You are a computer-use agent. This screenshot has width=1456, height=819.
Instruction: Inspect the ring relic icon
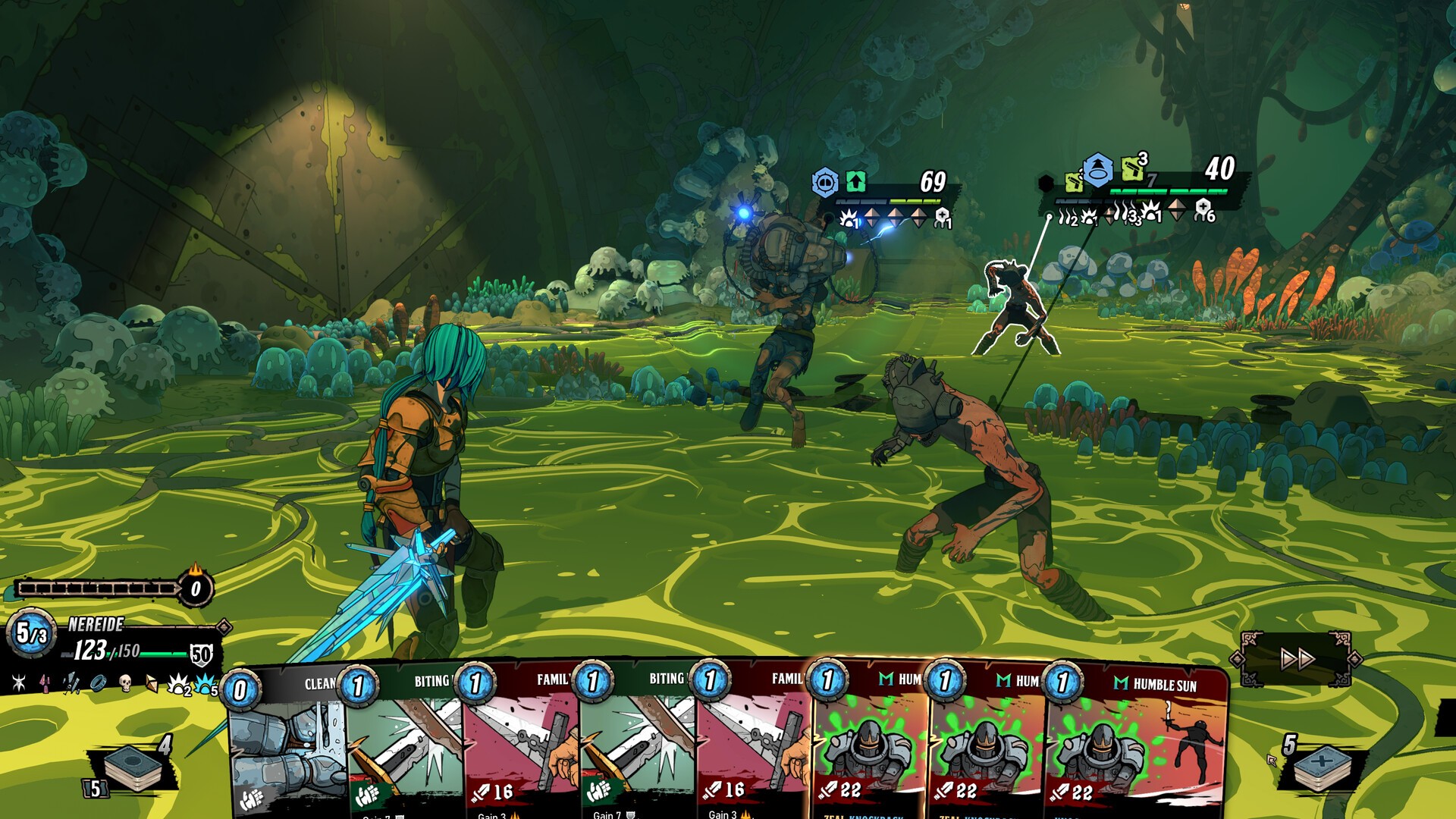(98, 683)
